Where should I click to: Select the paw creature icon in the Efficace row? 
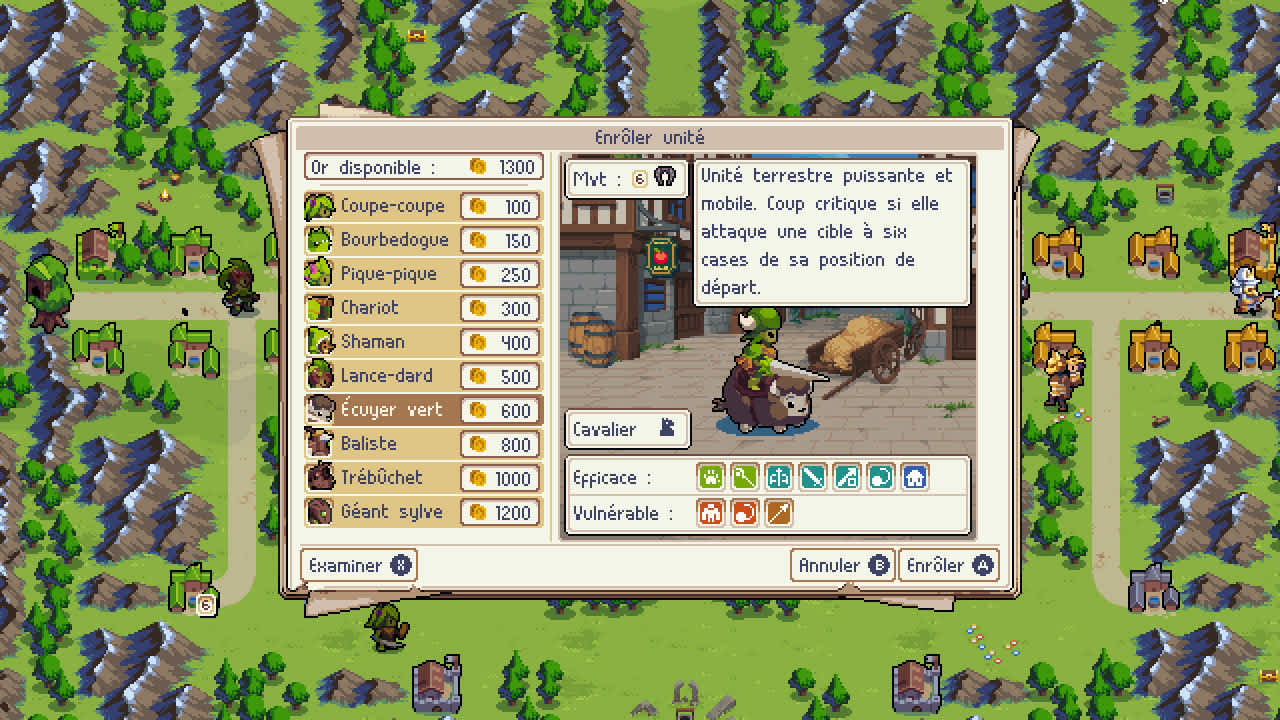pyautogui.click(x=711, y=477)
